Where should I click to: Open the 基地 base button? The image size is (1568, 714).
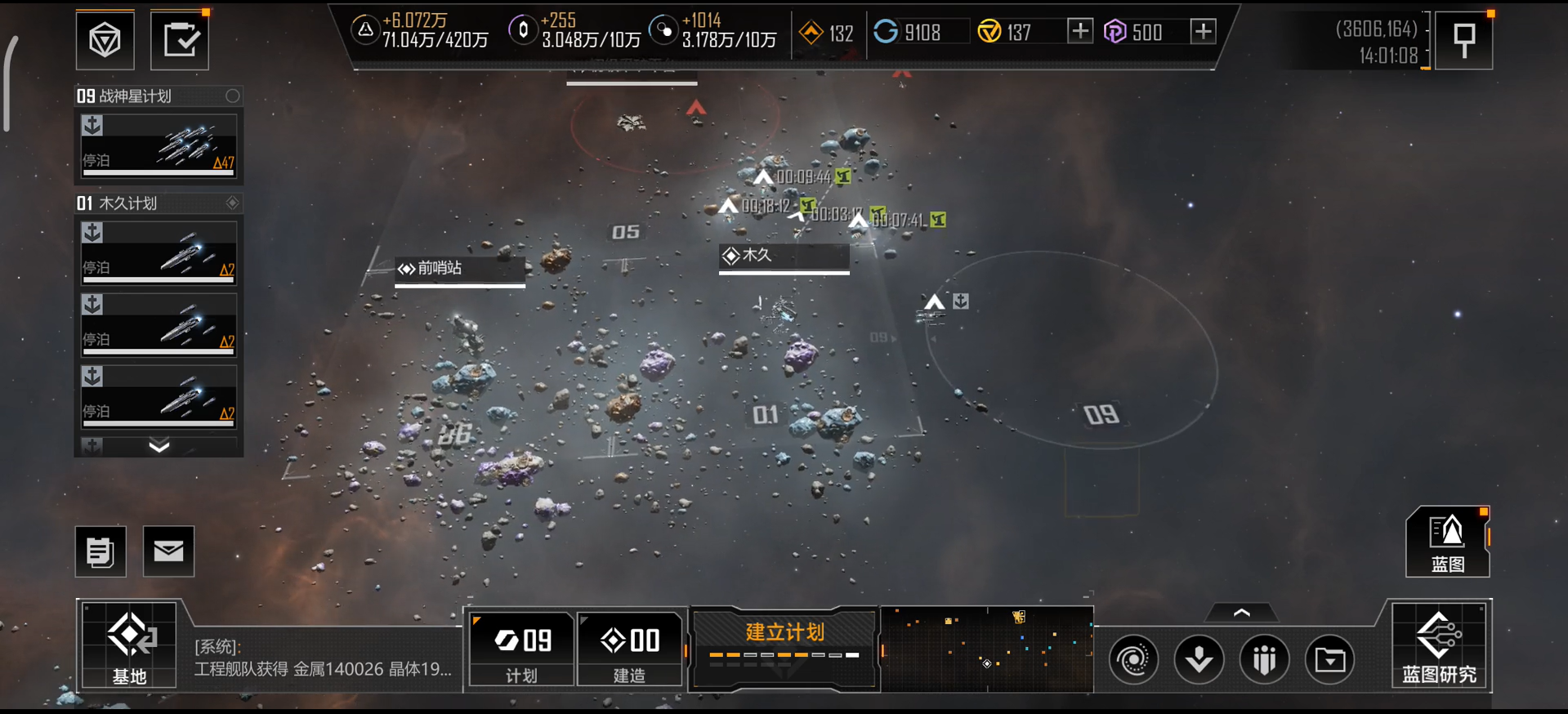(129, 645)
